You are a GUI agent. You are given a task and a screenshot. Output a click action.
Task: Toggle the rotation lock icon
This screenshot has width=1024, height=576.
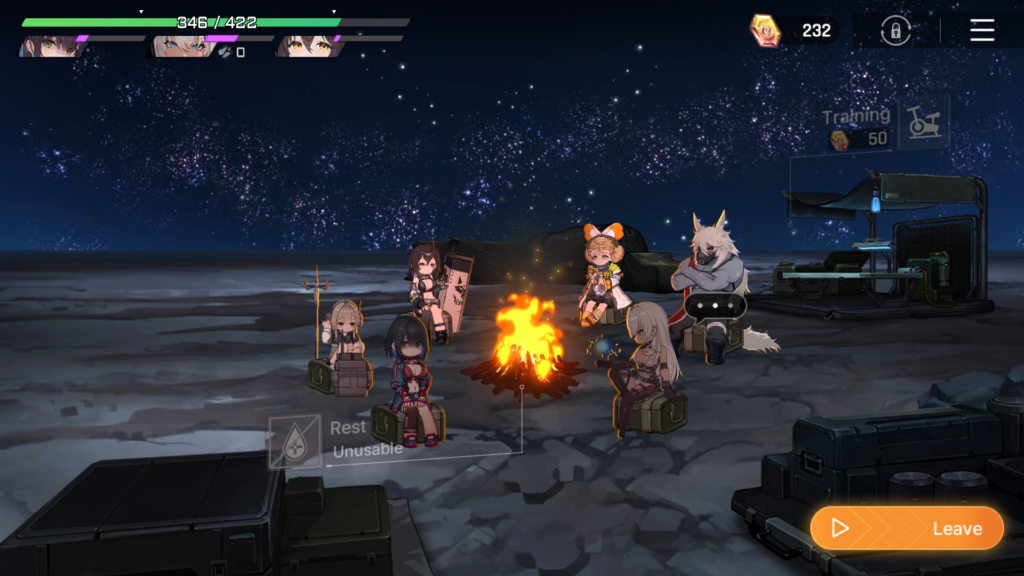pyautogui.click(x=895, y=31)
